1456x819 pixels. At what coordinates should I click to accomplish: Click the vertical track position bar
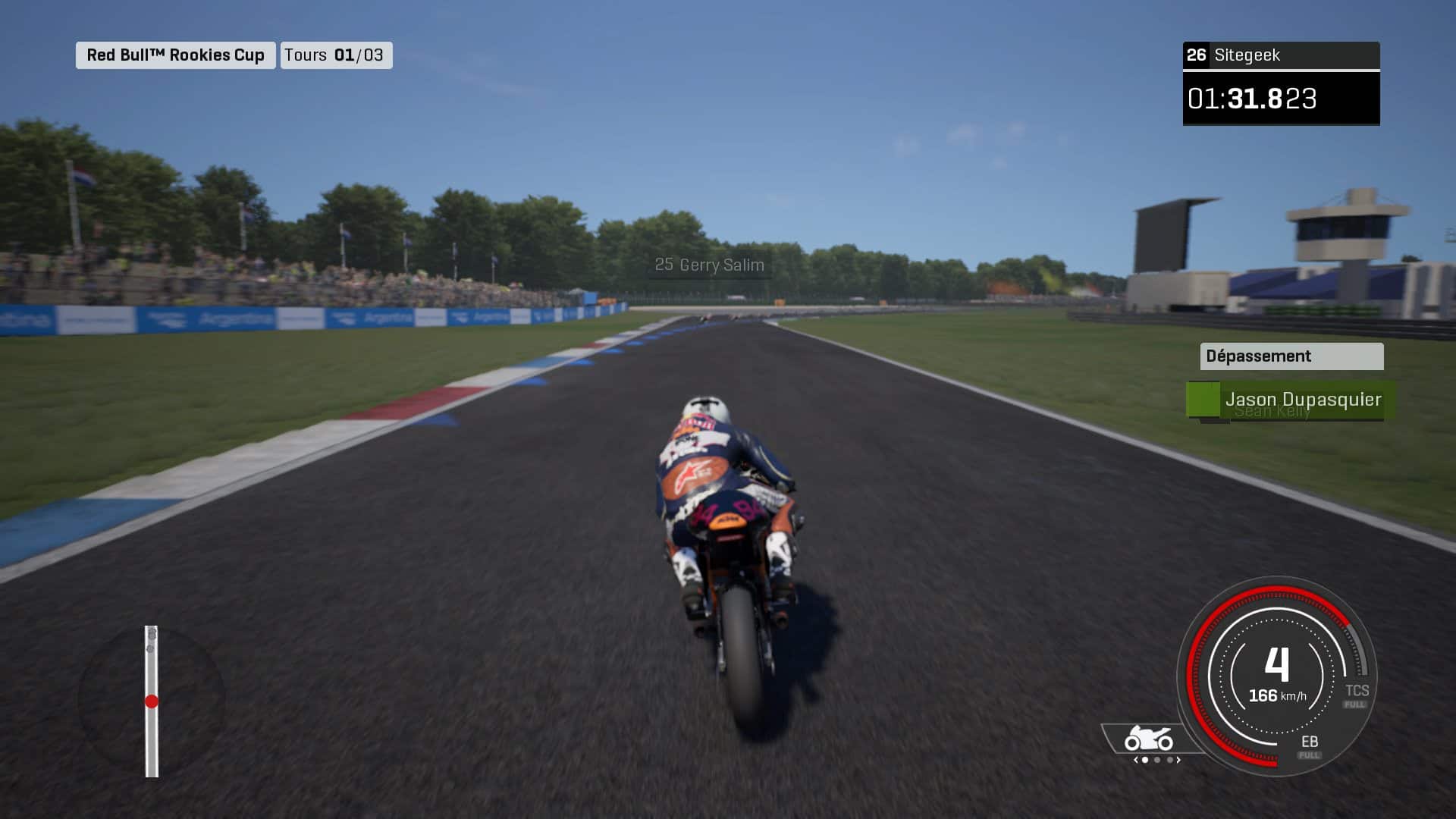[x=152, y=701]
